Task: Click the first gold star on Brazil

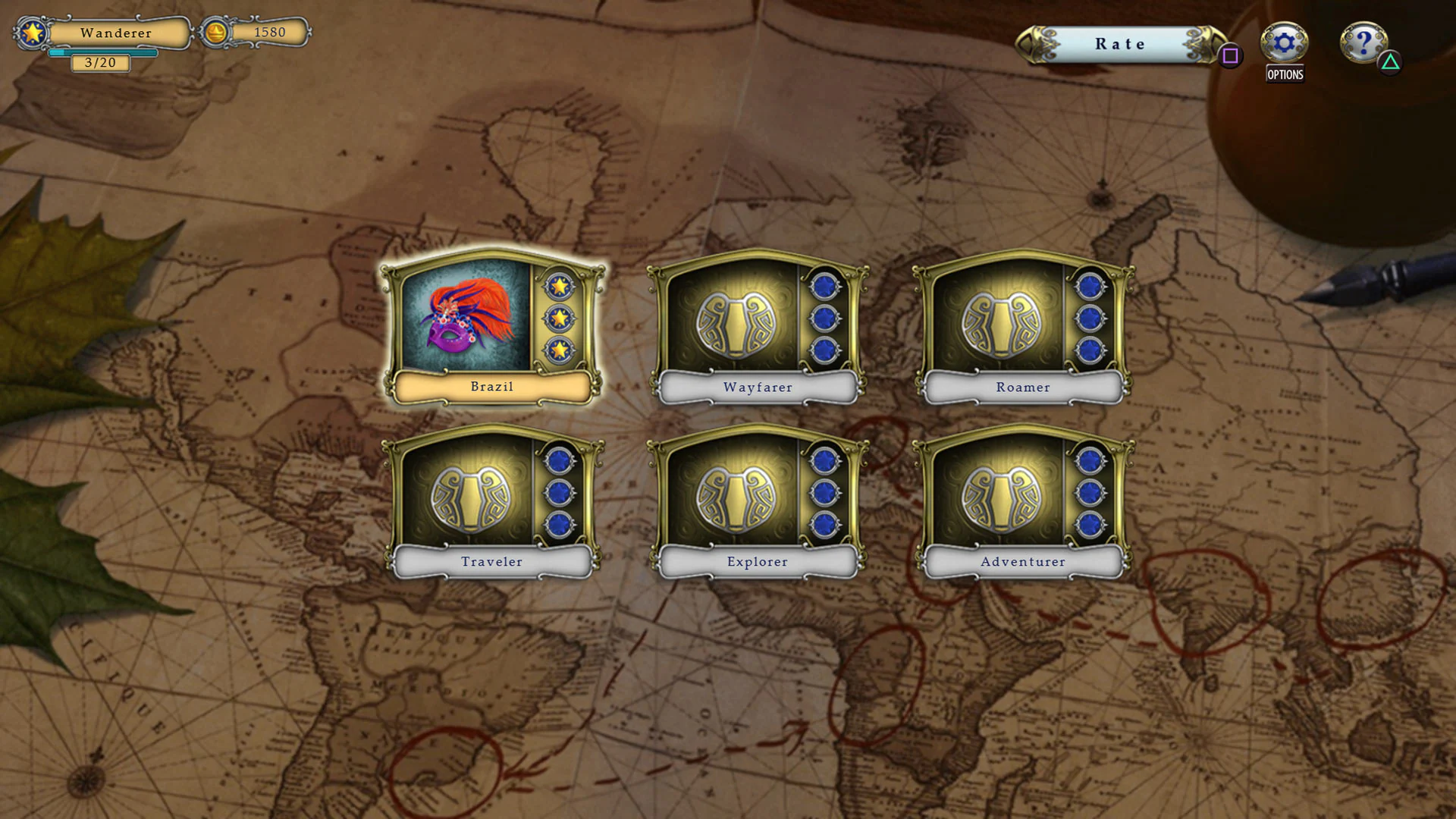Action: tap(560, 287)
